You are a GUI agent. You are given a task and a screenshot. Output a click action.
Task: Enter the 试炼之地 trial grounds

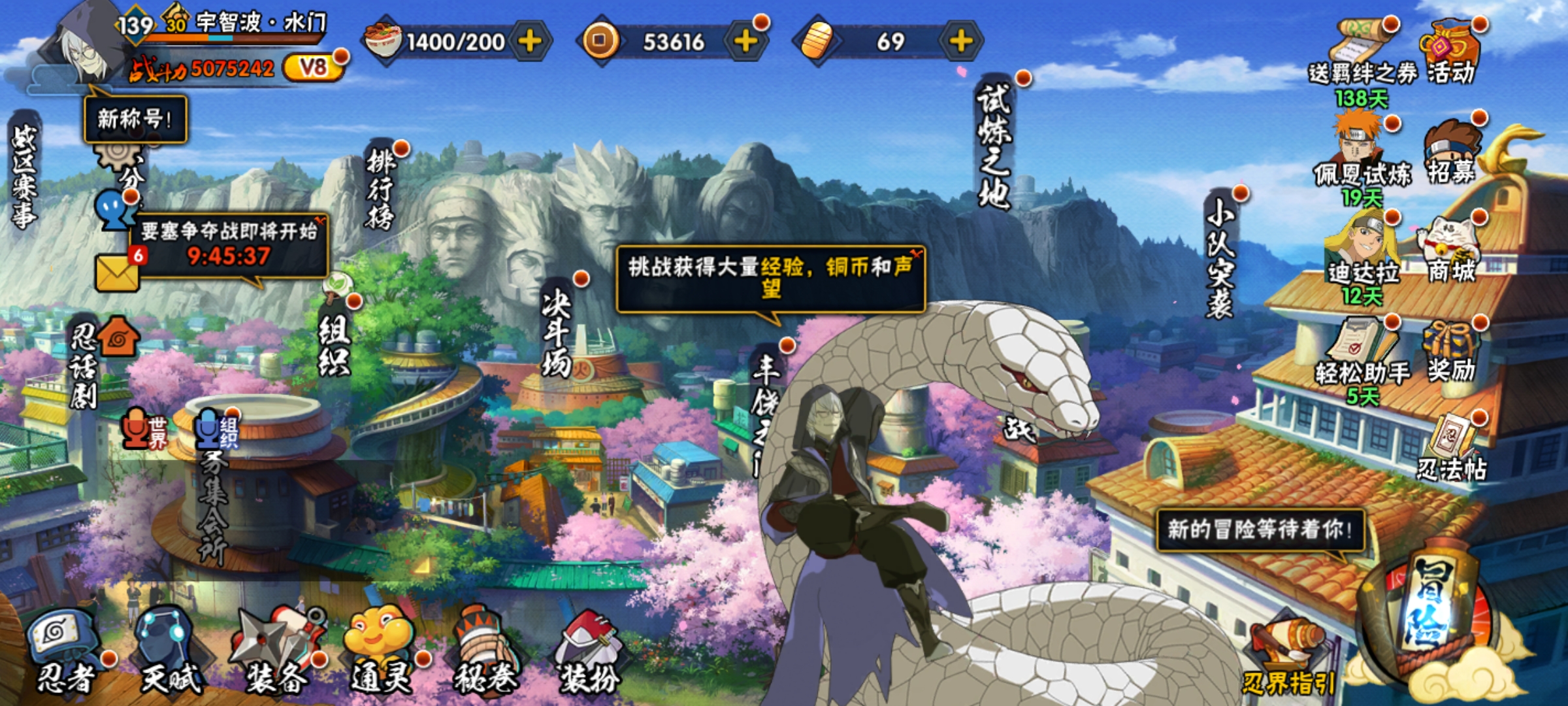[994, 147]
